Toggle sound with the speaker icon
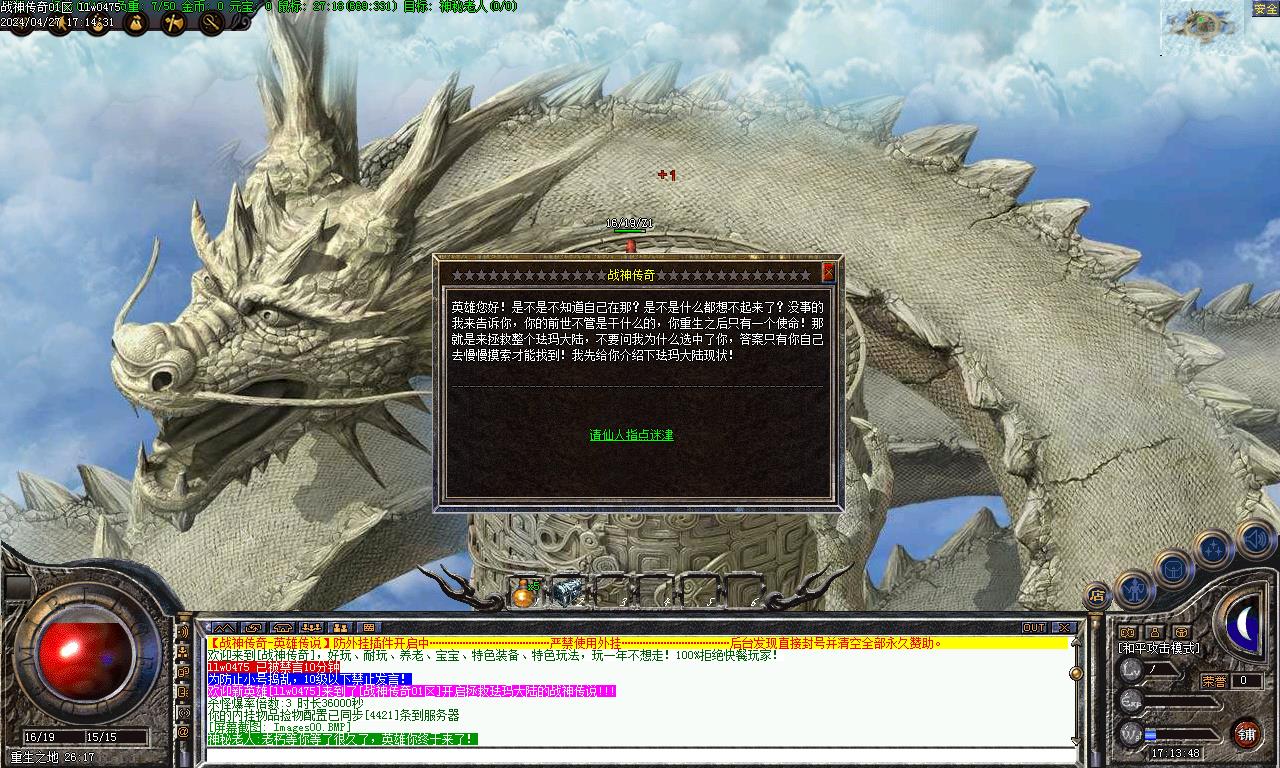The width and height of the screenshot is (1280, 768). tap(1254, 540)
